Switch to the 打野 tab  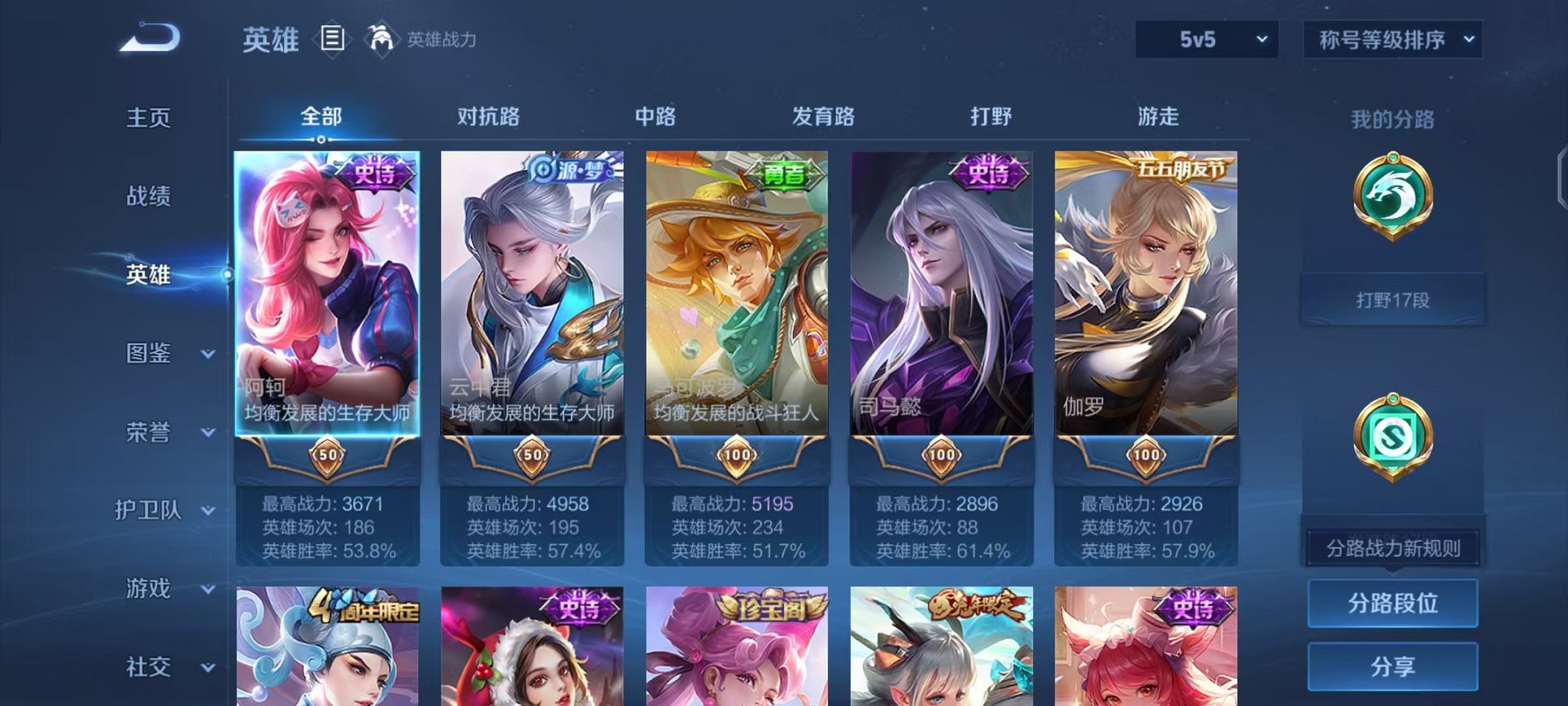coord(992,116)
